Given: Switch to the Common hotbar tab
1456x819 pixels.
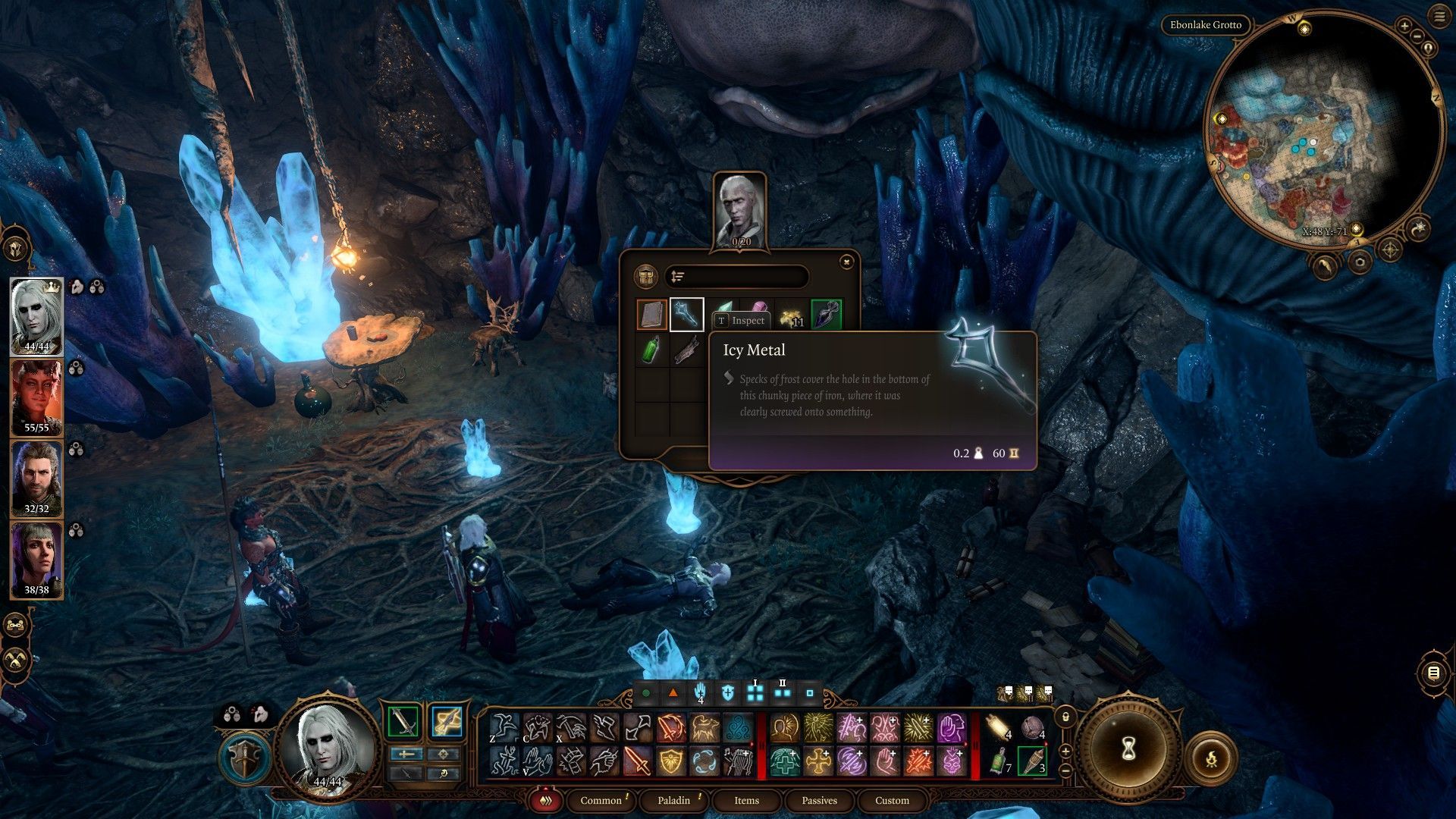Looking at the screenshot, I should tap(601, 800).
